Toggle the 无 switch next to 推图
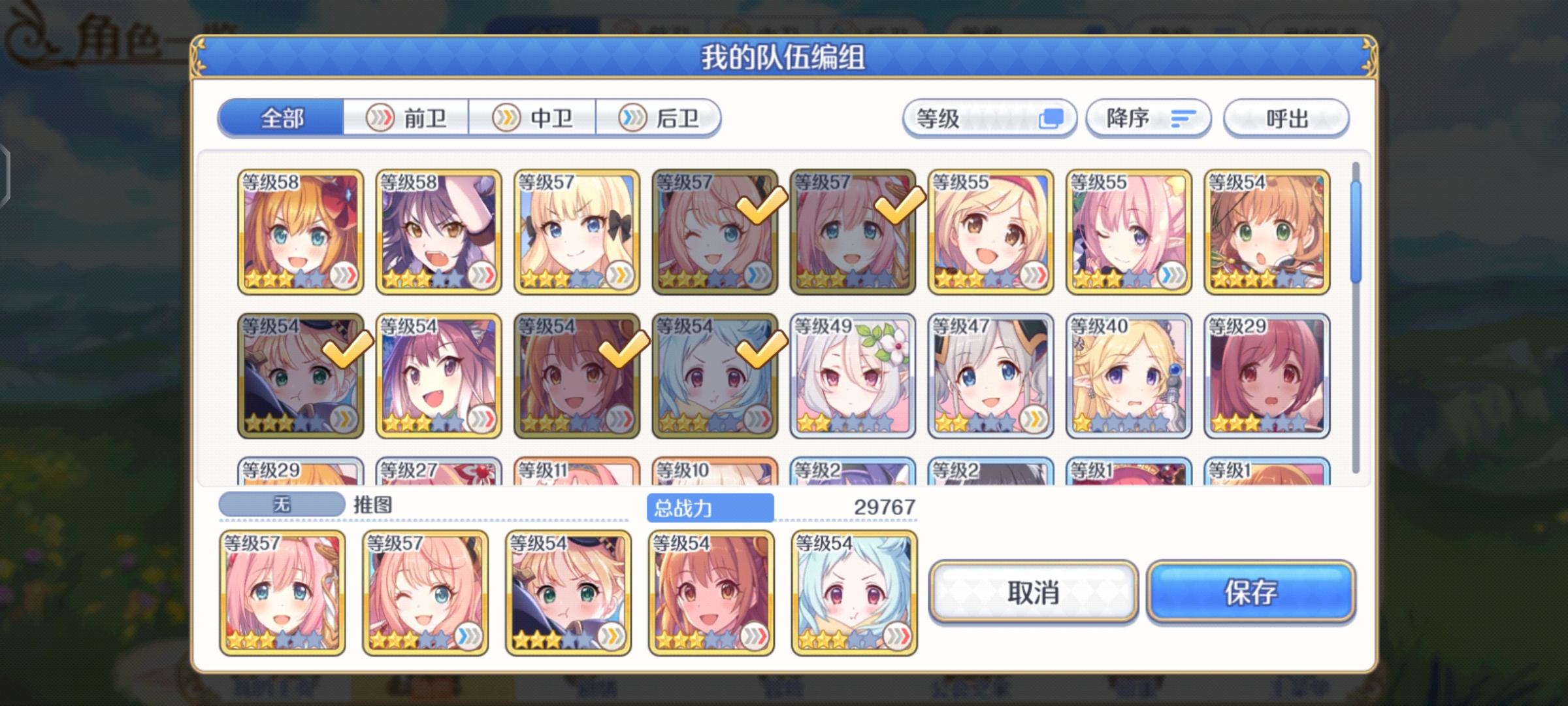Image resolution: width=1568 pixels, height=706 pixels. [281, 503]
